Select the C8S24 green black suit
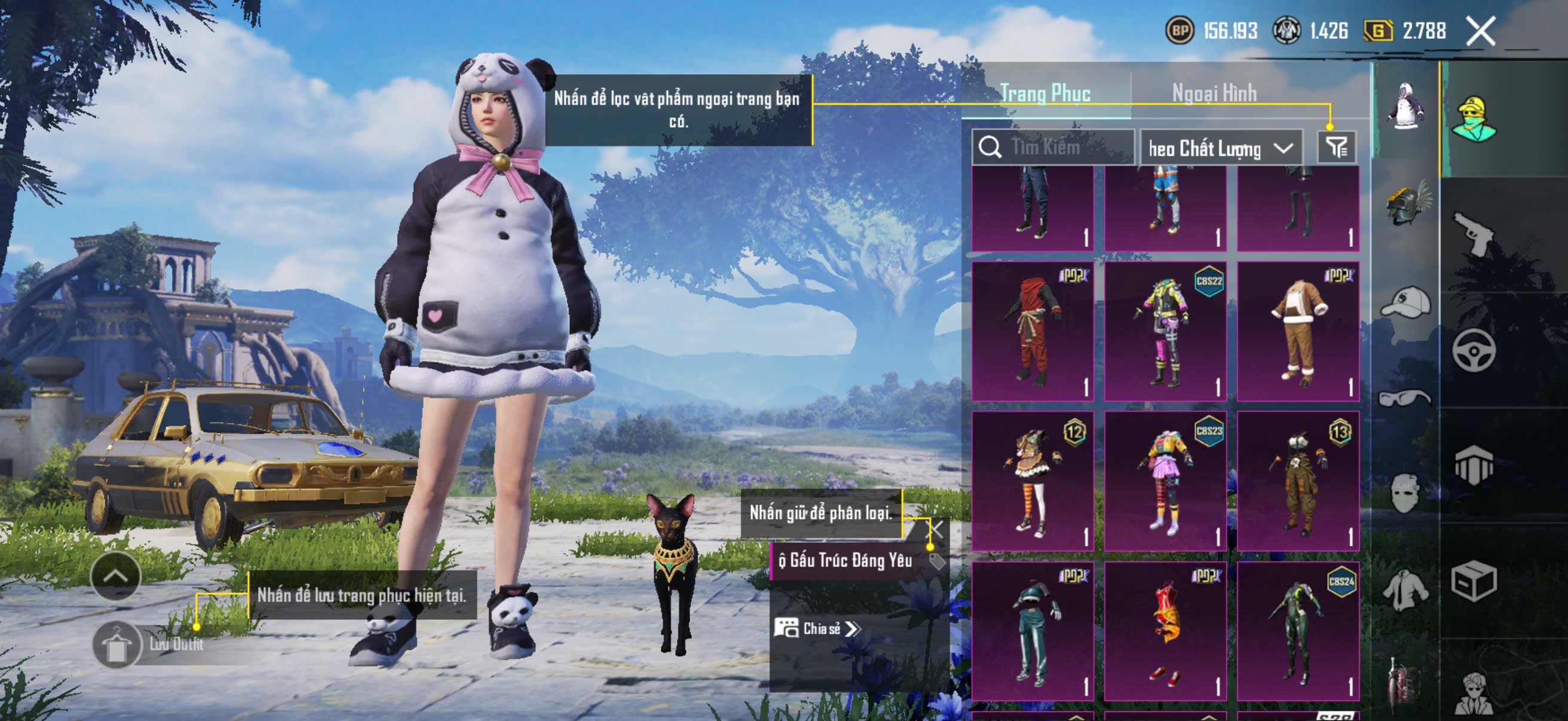 (1298, 631)
